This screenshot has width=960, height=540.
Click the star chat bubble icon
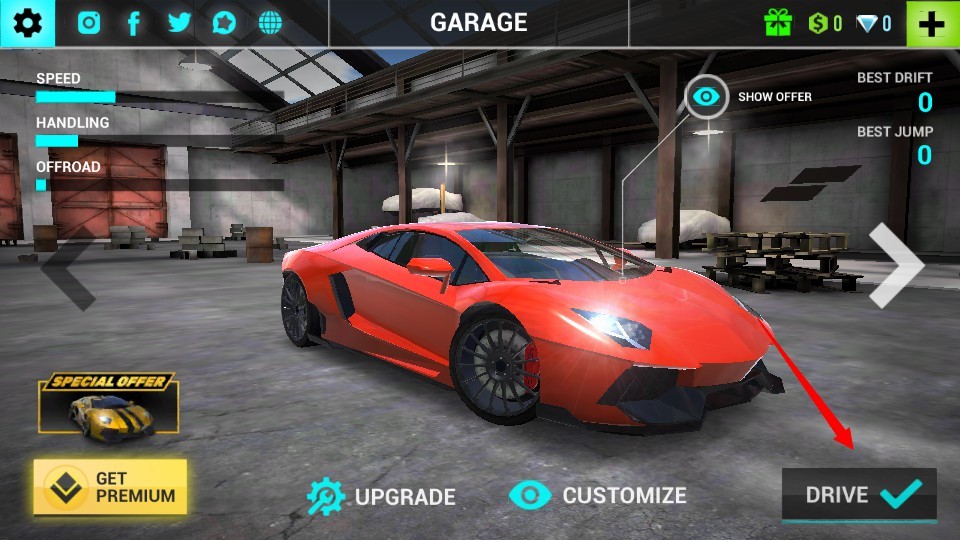(x=224, y=23)
